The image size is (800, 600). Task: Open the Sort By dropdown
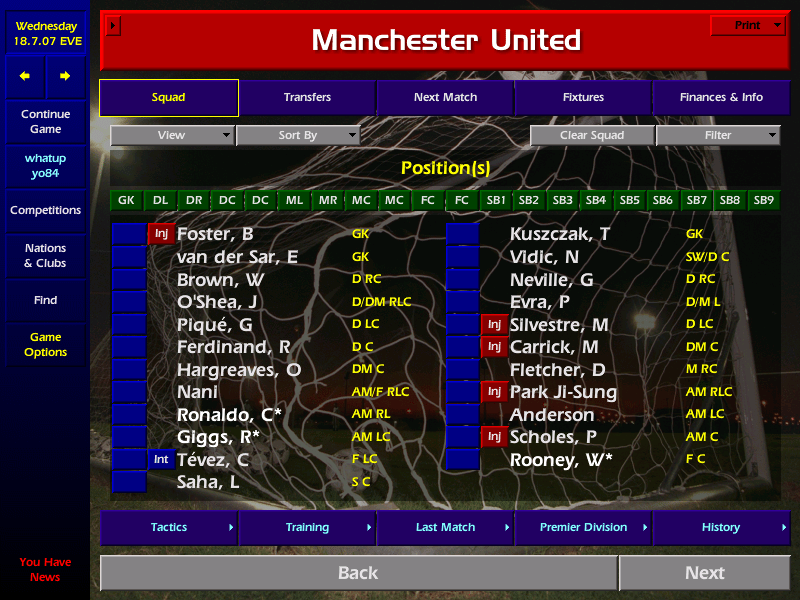pyautogui.click(x=298, y=135)
